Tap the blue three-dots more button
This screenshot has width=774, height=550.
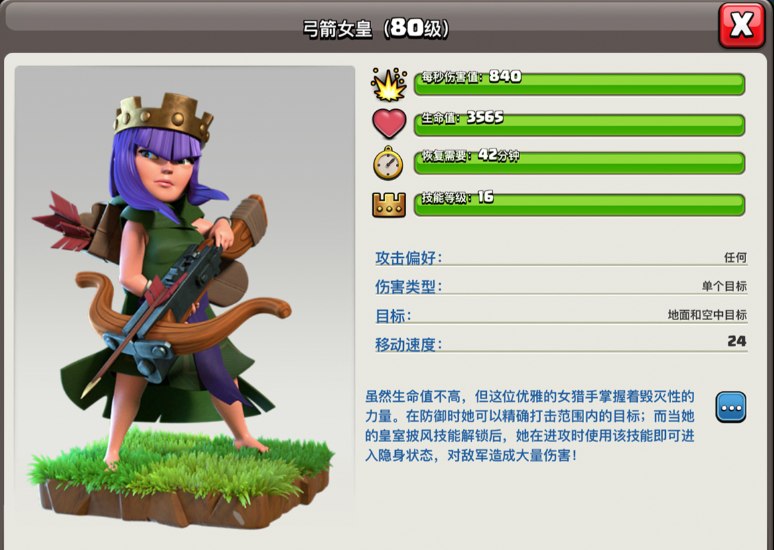point(731,407)
